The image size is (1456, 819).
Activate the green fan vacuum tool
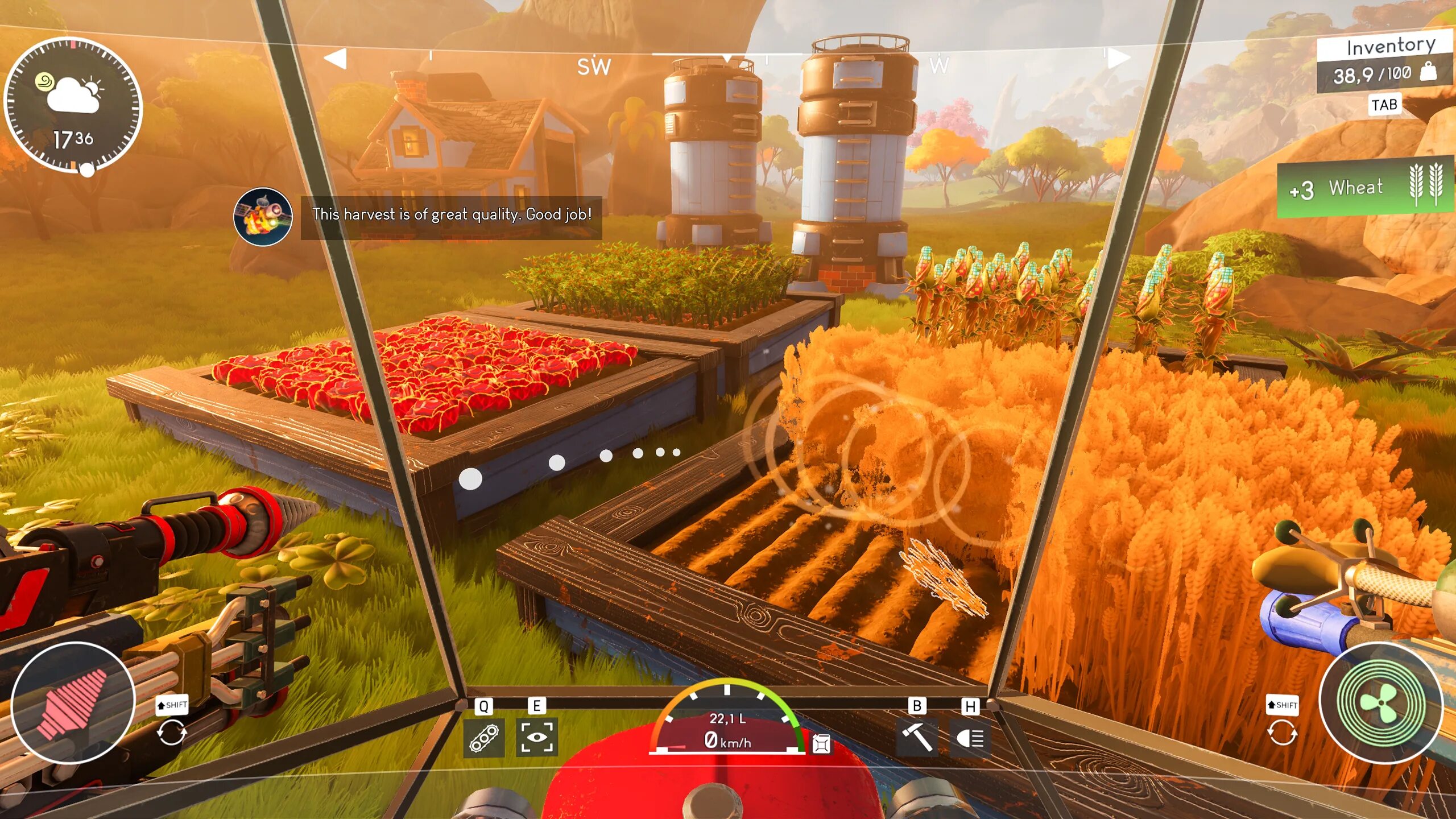pos(1381,703)
